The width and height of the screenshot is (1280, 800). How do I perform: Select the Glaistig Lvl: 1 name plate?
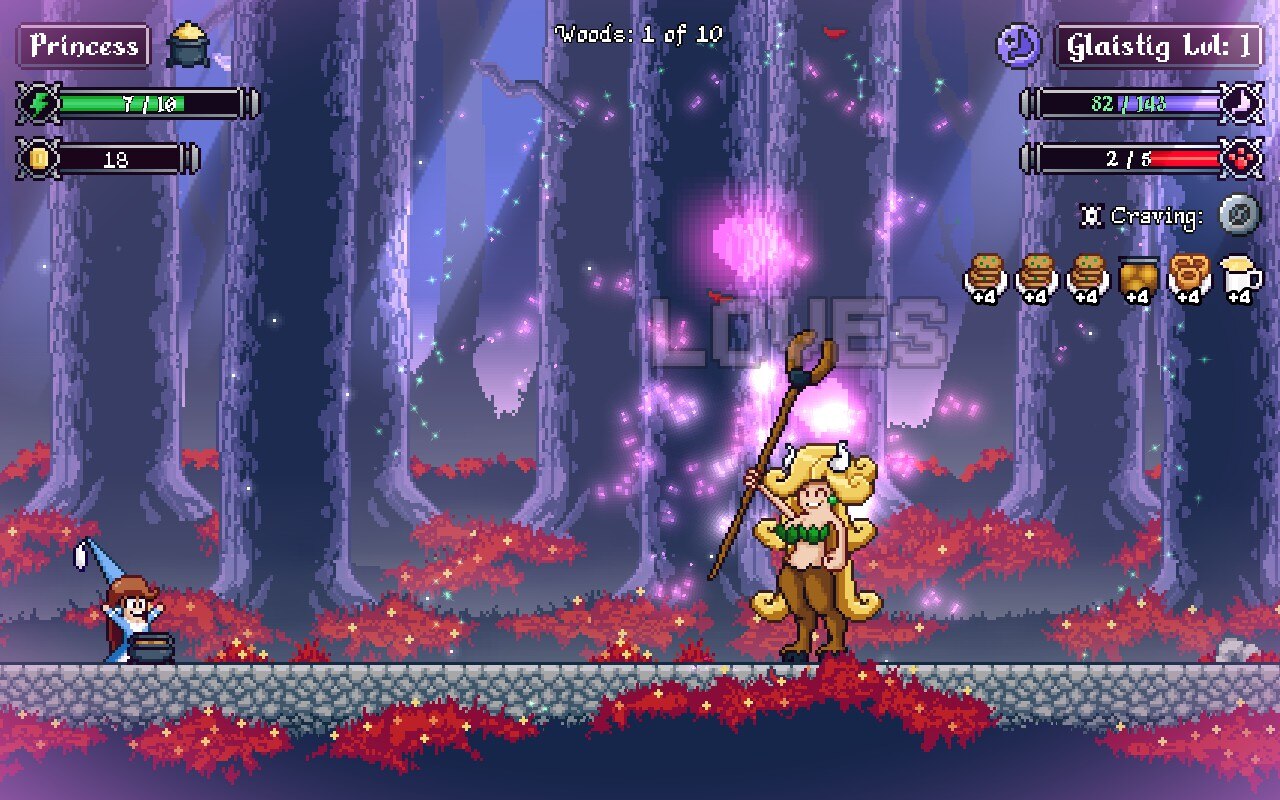point(1158,46)
